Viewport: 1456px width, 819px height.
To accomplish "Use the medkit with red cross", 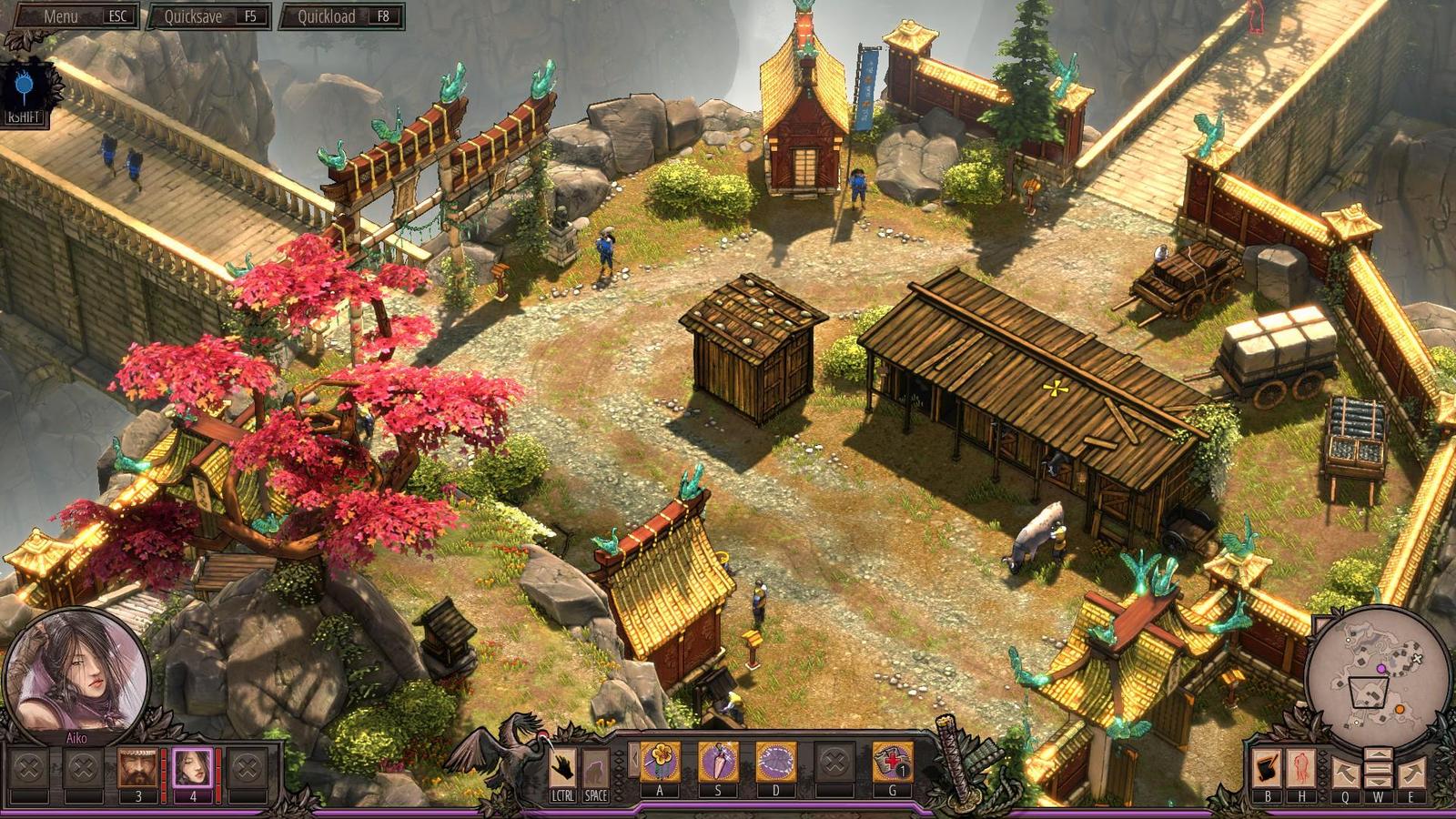I will point(892,762).
